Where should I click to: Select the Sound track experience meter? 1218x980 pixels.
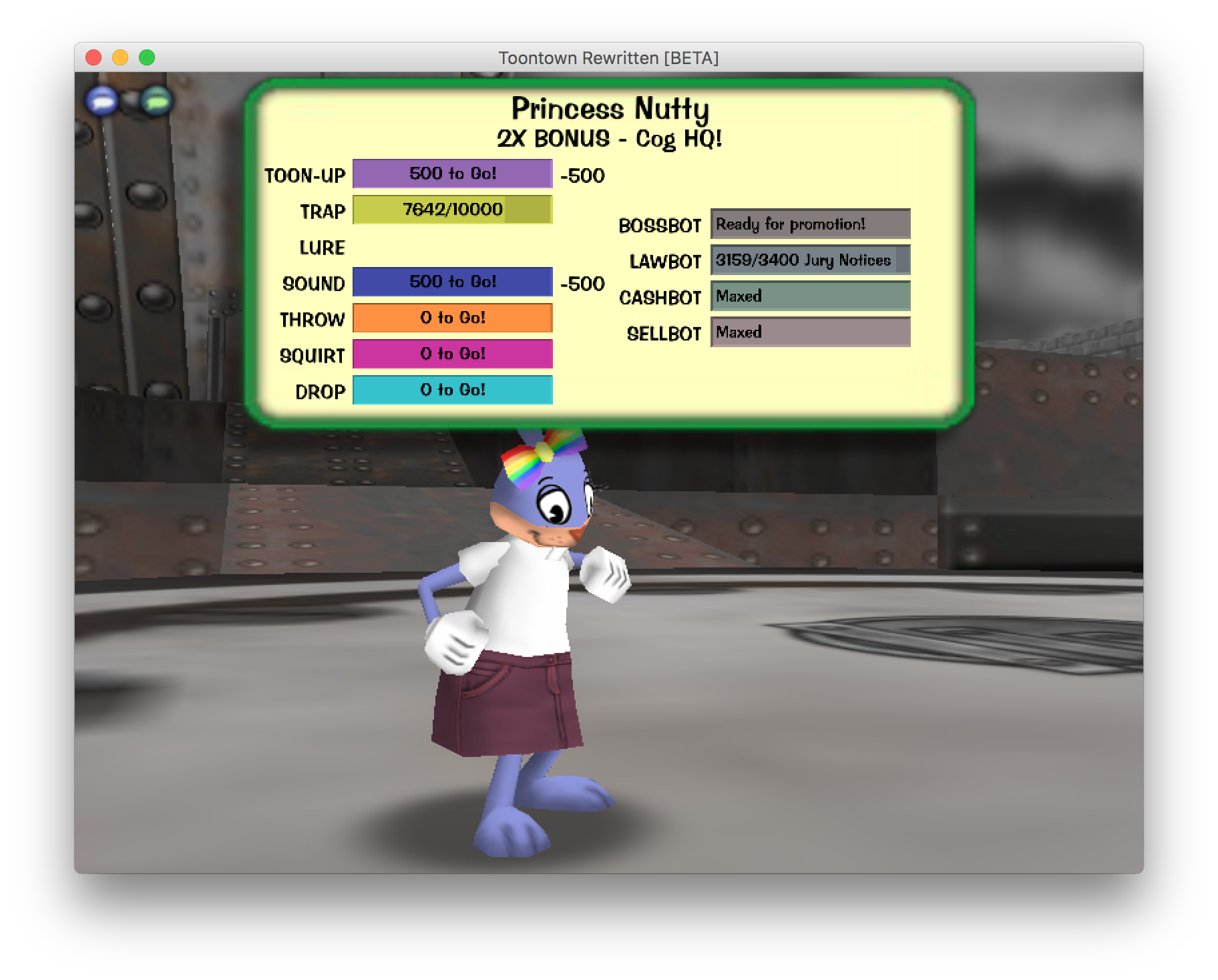(x=453, y=282)
